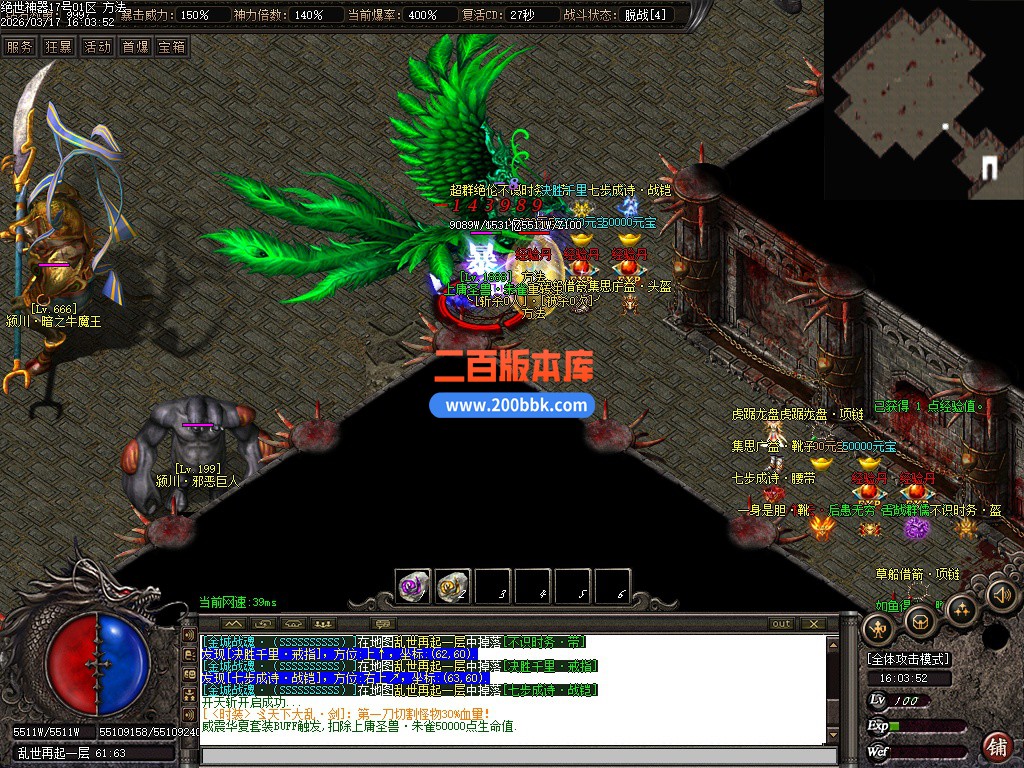This screenshot has height=768, width=1024.
Task: Close the chat panel with X
Action: pyautogui.click(x=814, y=624)
